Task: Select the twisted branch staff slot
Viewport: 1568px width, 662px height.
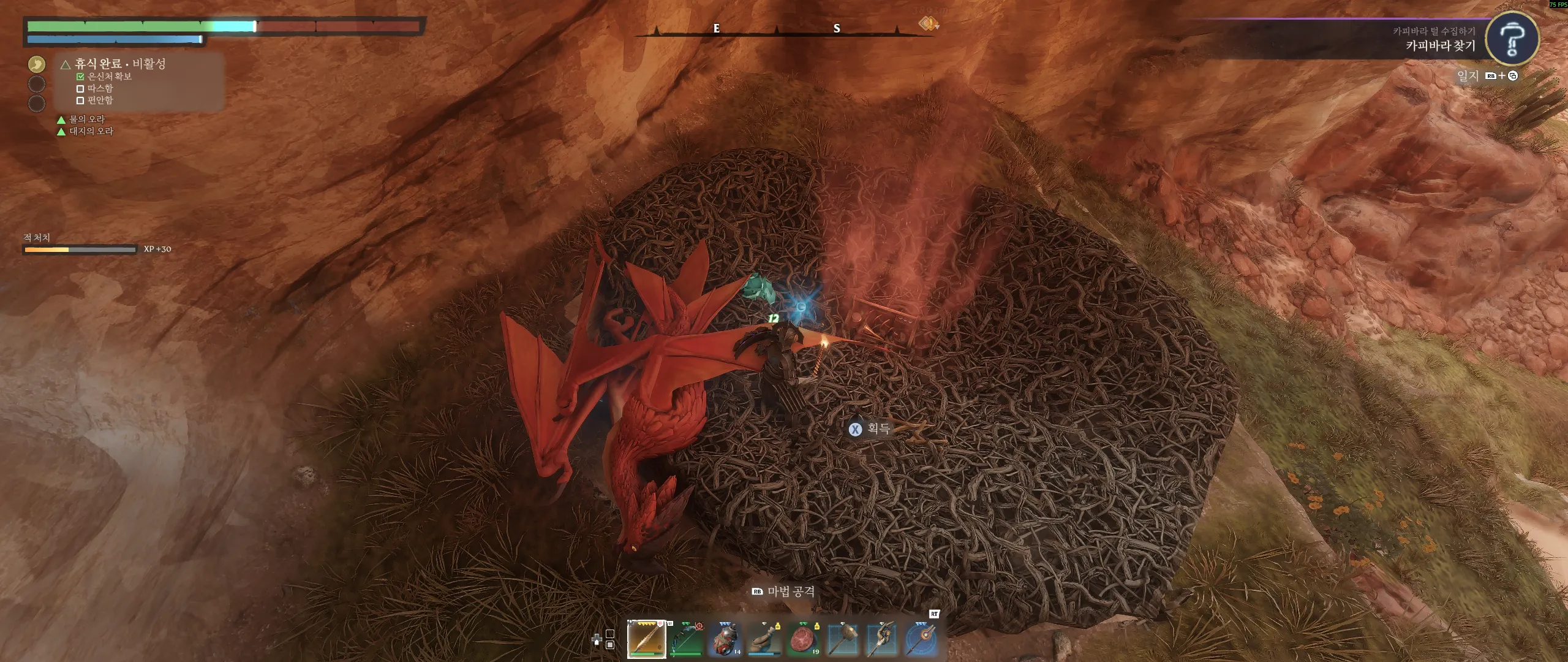Action: pyautogui.click(x=882, y=639)
